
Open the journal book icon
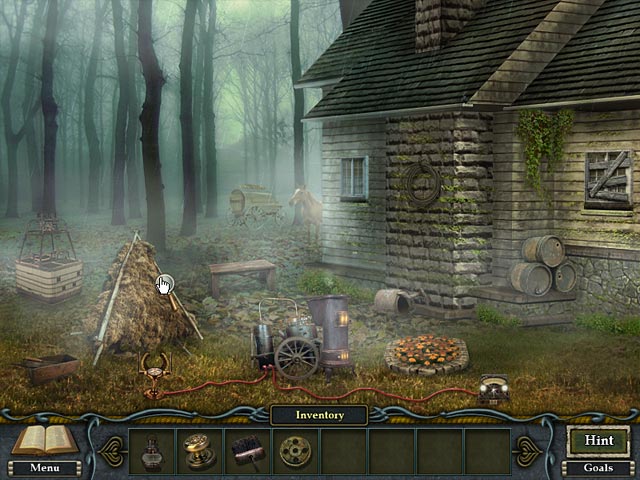click(43, 440)
